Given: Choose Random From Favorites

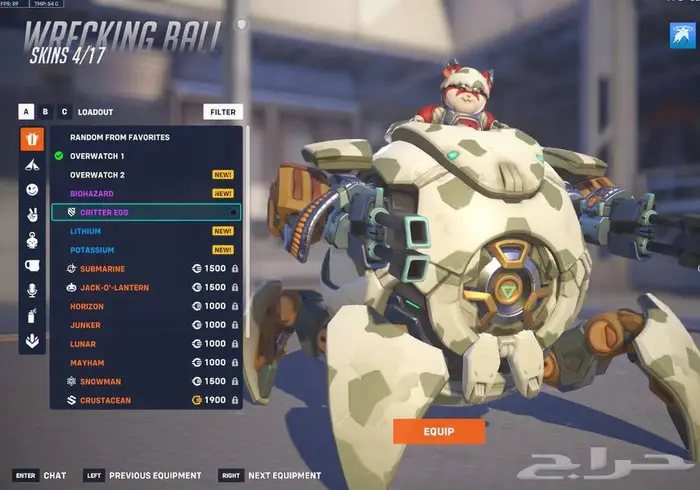Looking at the screenshot, I should pos(120,137).
